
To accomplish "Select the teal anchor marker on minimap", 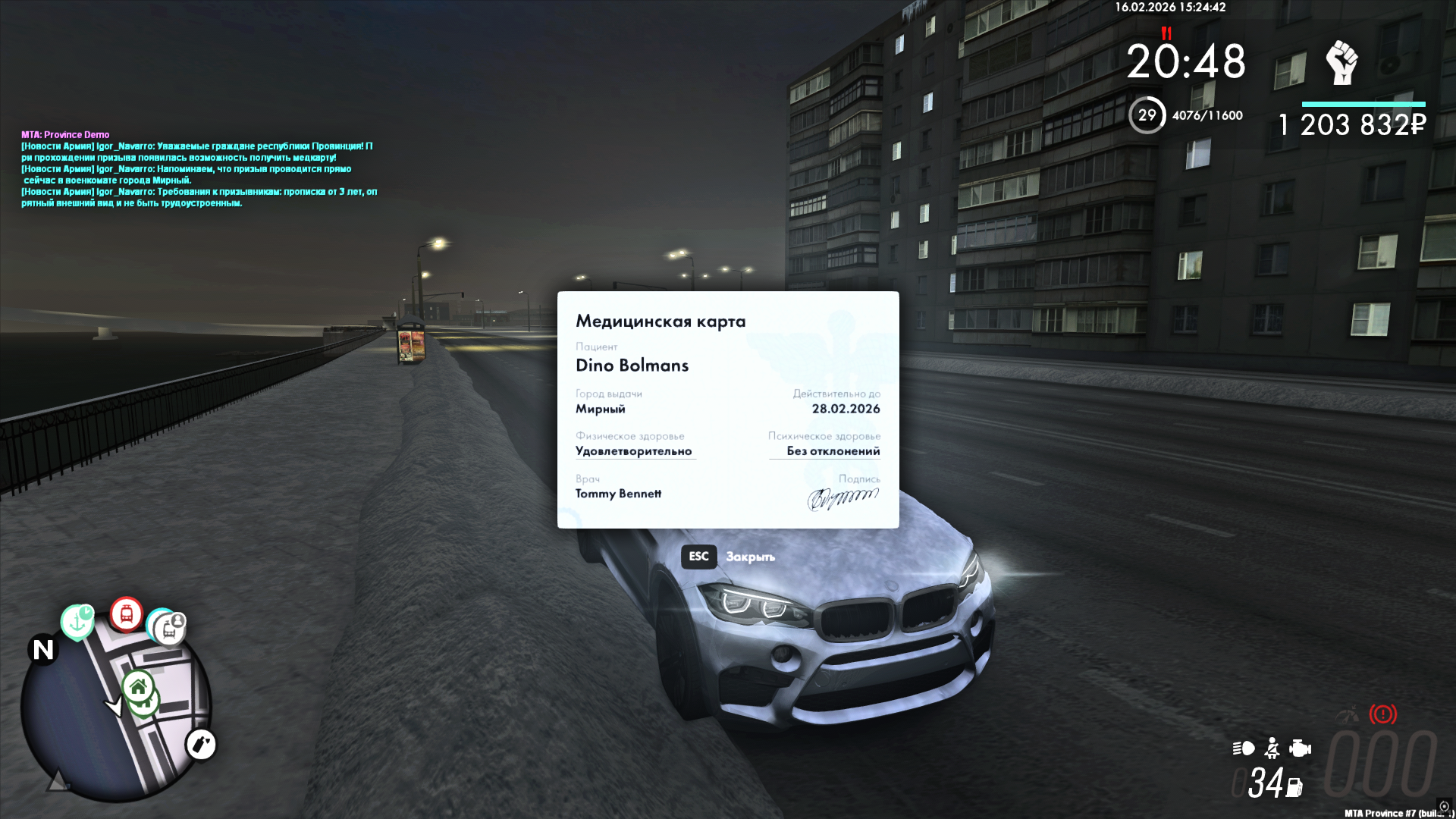I will pos(77,622).
